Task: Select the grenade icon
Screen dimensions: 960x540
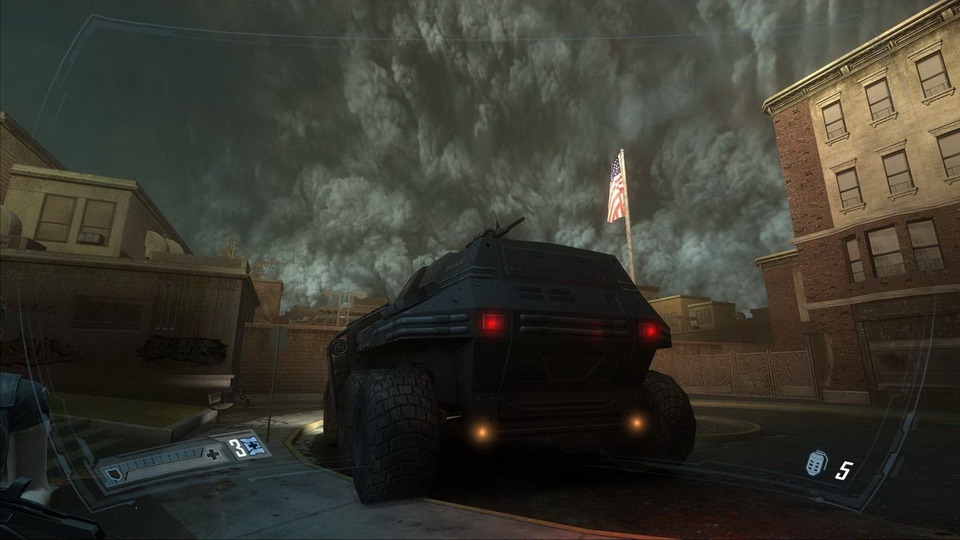Action: coord(817,464)
